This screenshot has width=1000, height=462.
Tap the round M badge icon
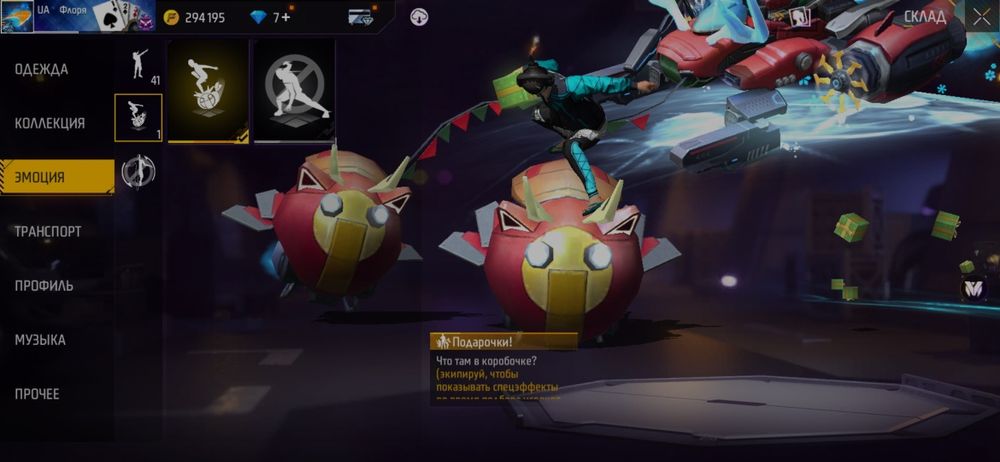[973, 288]
